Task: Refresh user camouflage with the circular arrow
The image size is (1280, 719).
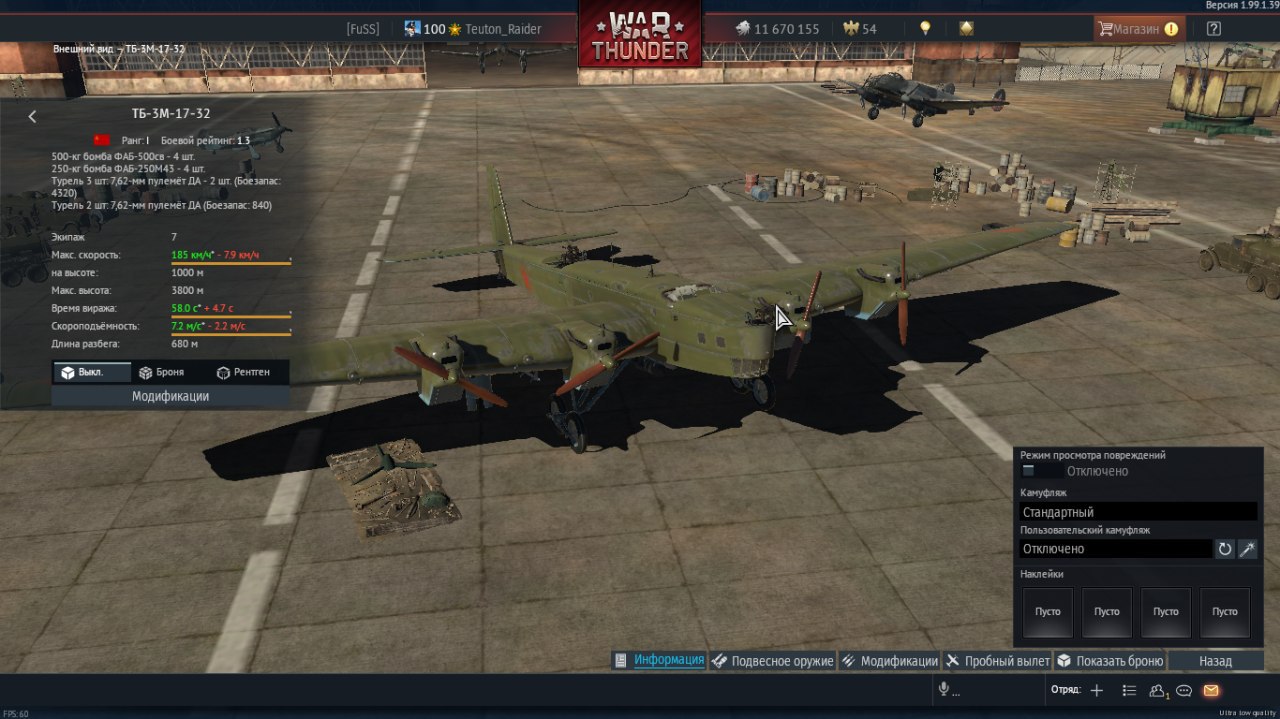Action: click(x=1225, y=549)
